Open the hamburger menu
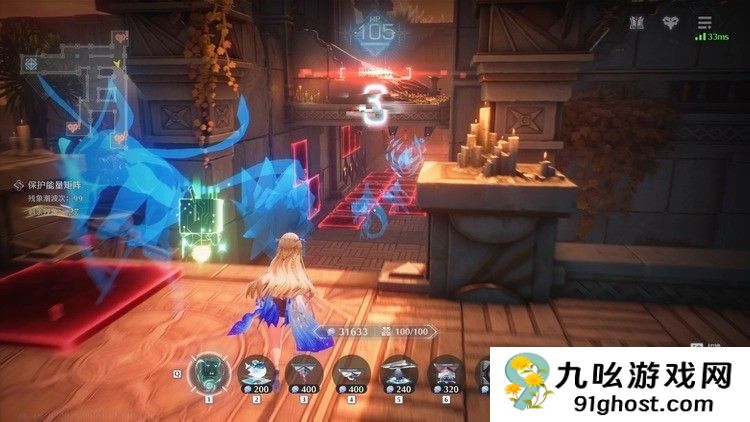Viewport: 750px width, 422px height. point(706,22)
